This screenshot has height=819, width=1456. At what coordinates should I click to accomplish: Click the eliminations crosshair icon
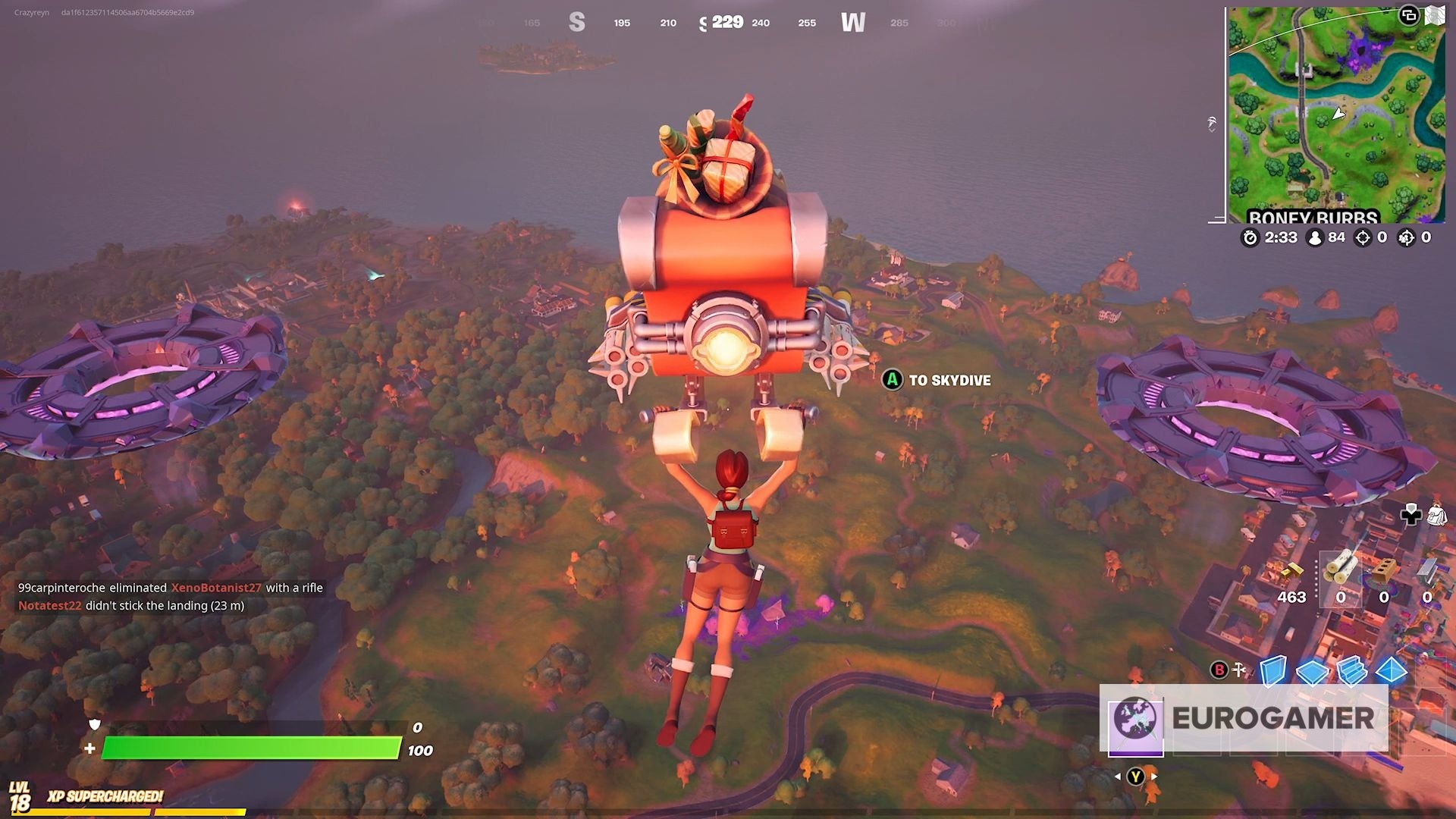coord(1363,237)
